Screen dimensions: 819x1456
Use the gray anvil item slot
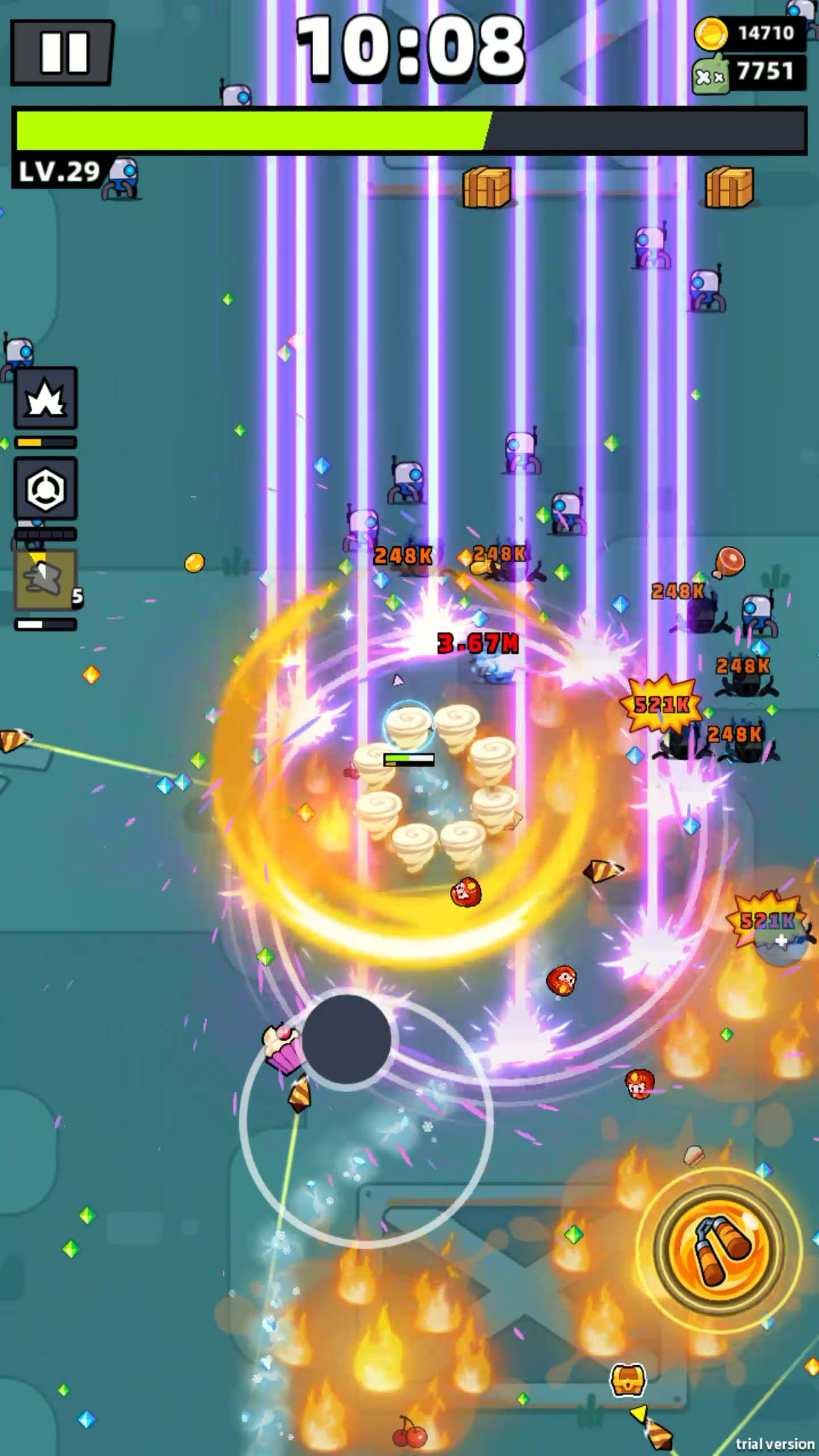click(45, 579)
